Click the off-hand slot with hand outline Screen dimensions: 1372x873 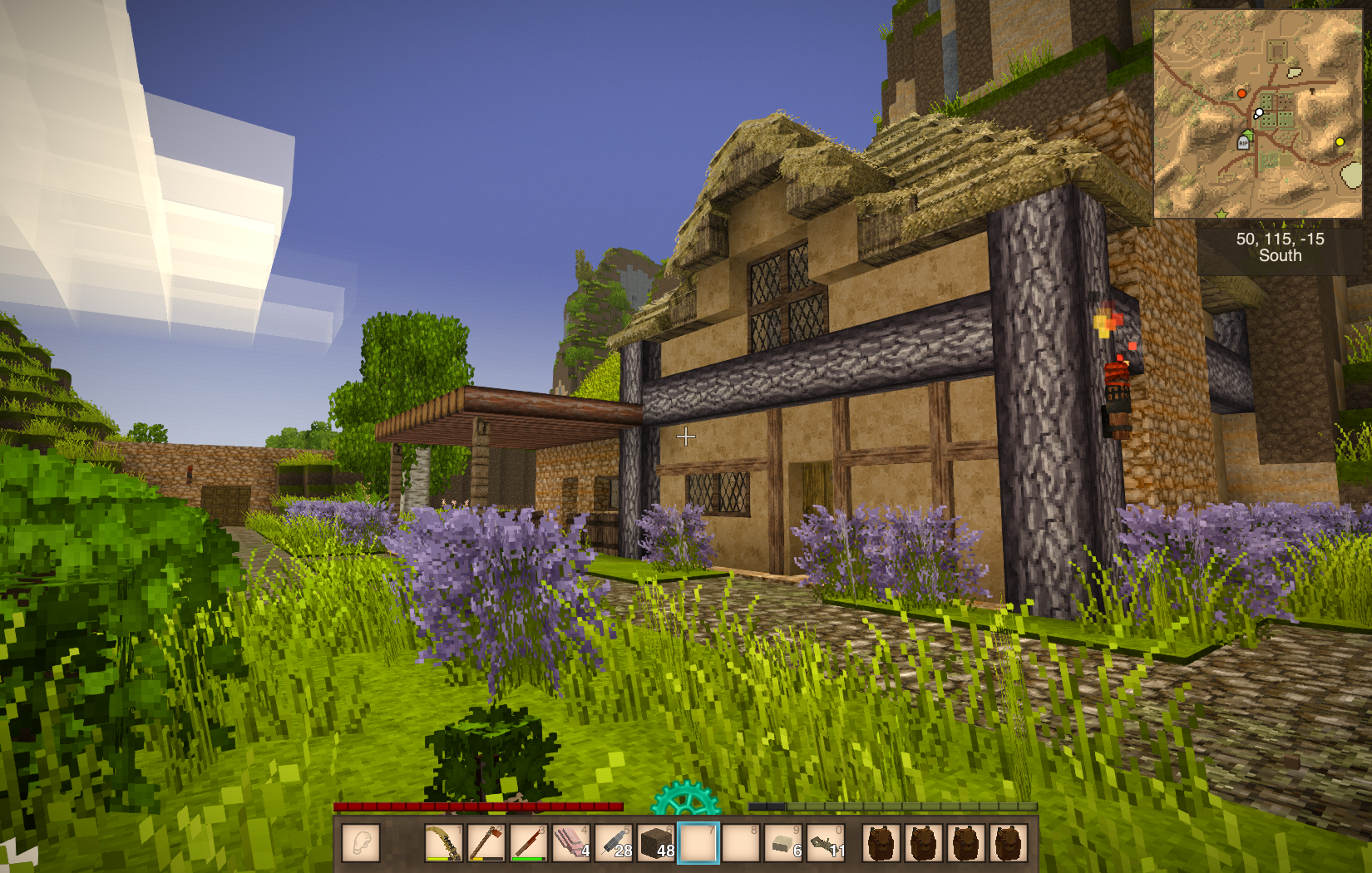click(360, 842)
